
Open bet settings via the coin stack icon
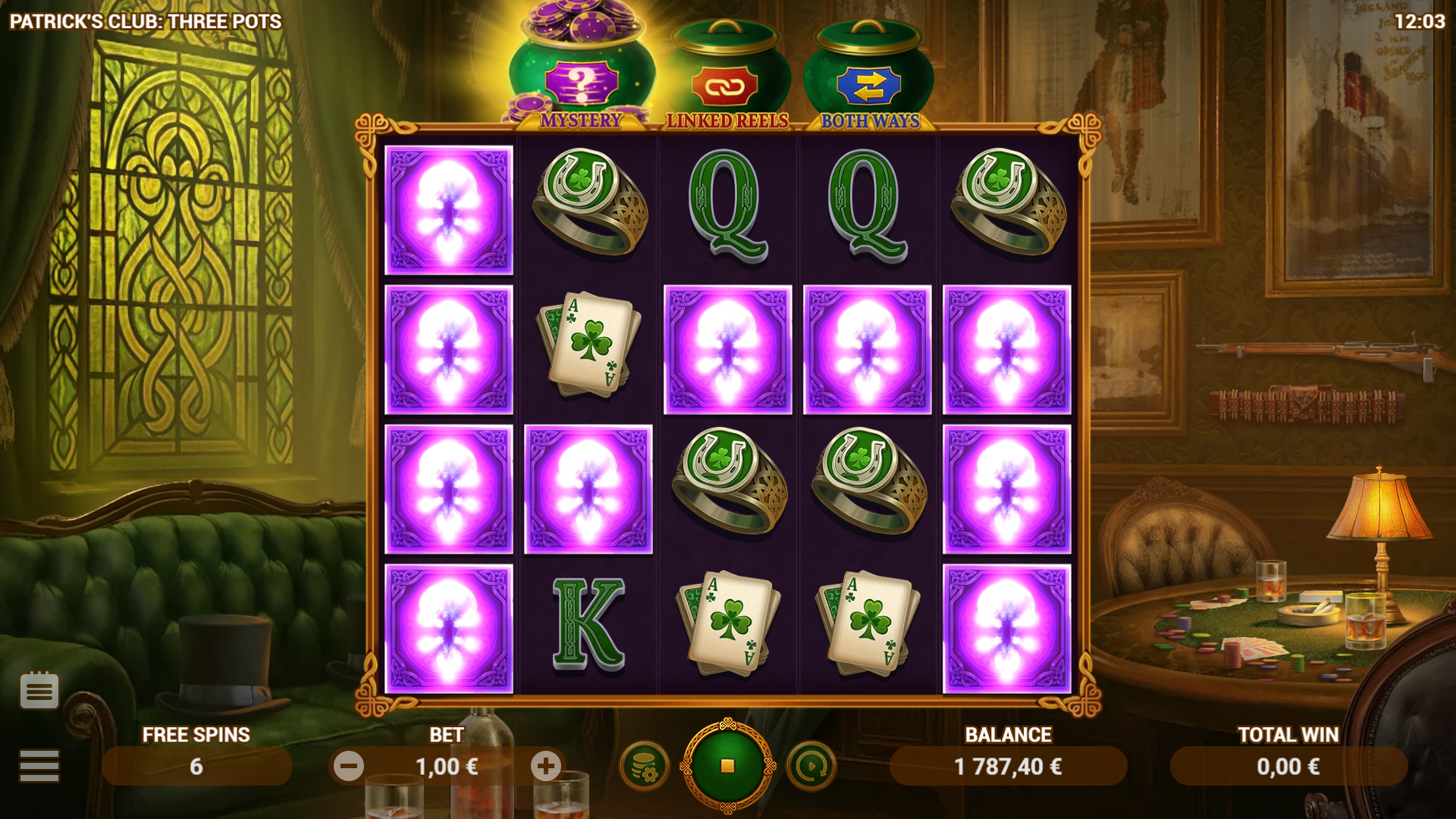645,767
